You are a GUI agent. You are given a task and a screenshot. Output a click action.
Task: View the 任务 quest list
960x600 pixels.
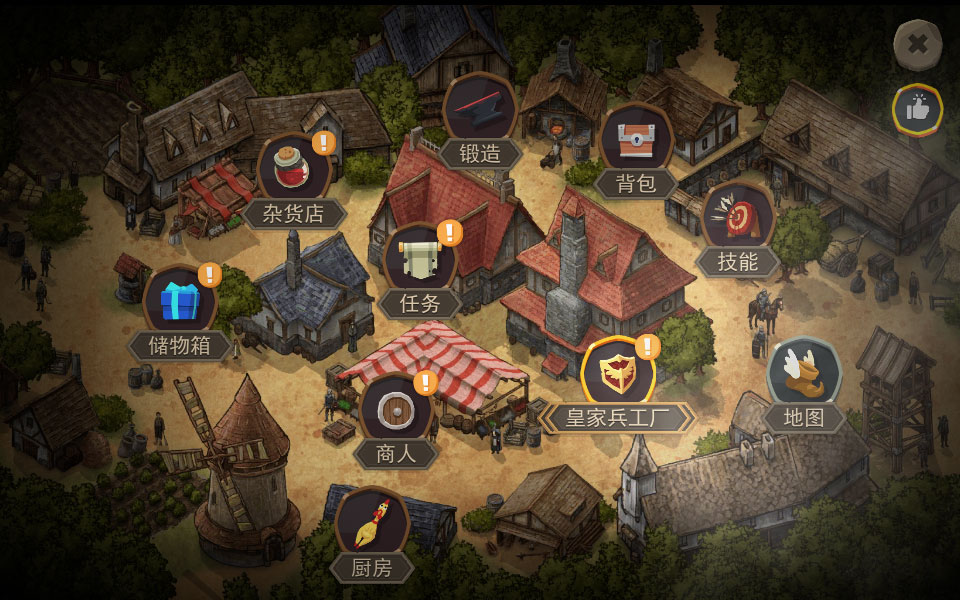[x=420, y=262]
